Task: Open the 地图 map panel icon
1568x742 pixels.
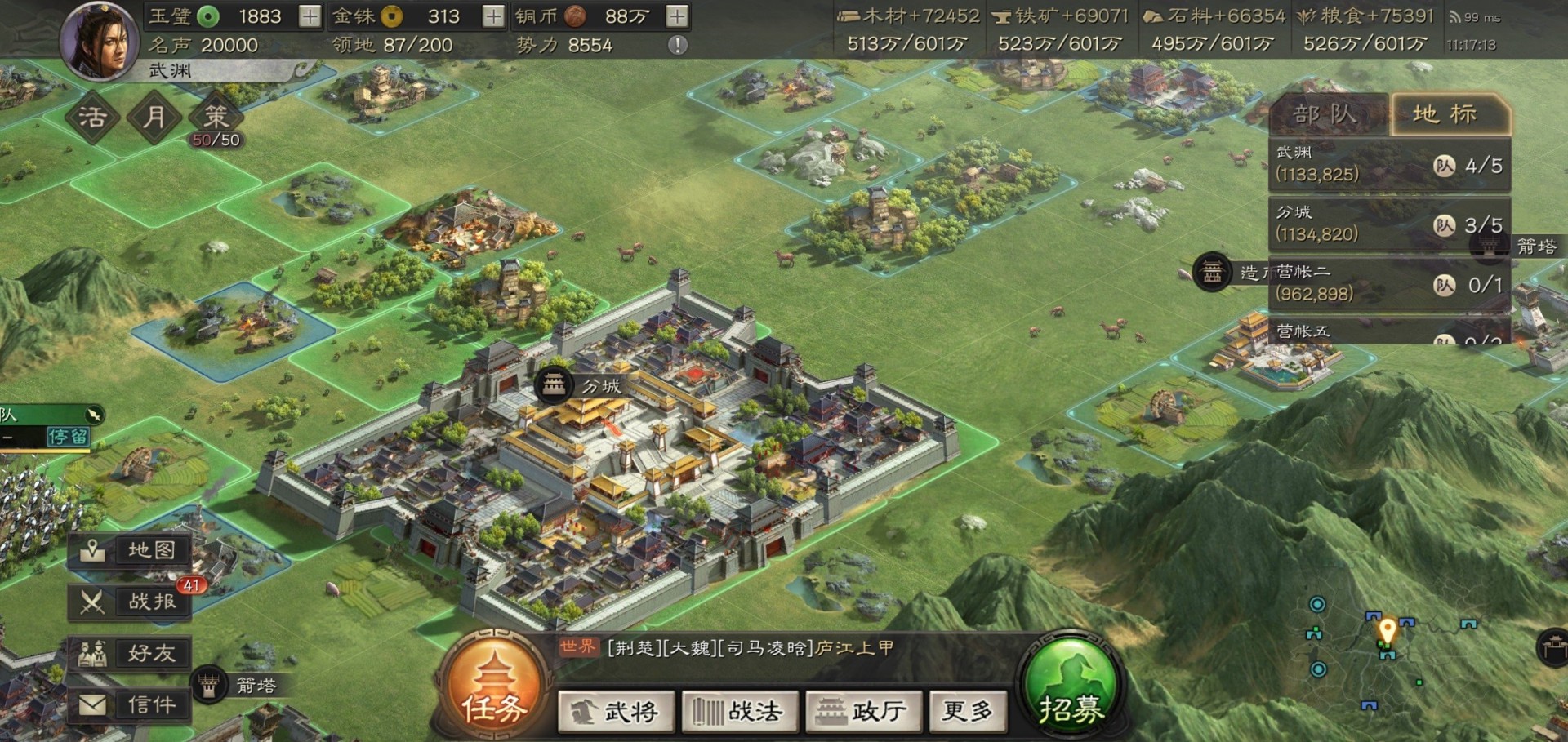Action: tap(129, 550)
